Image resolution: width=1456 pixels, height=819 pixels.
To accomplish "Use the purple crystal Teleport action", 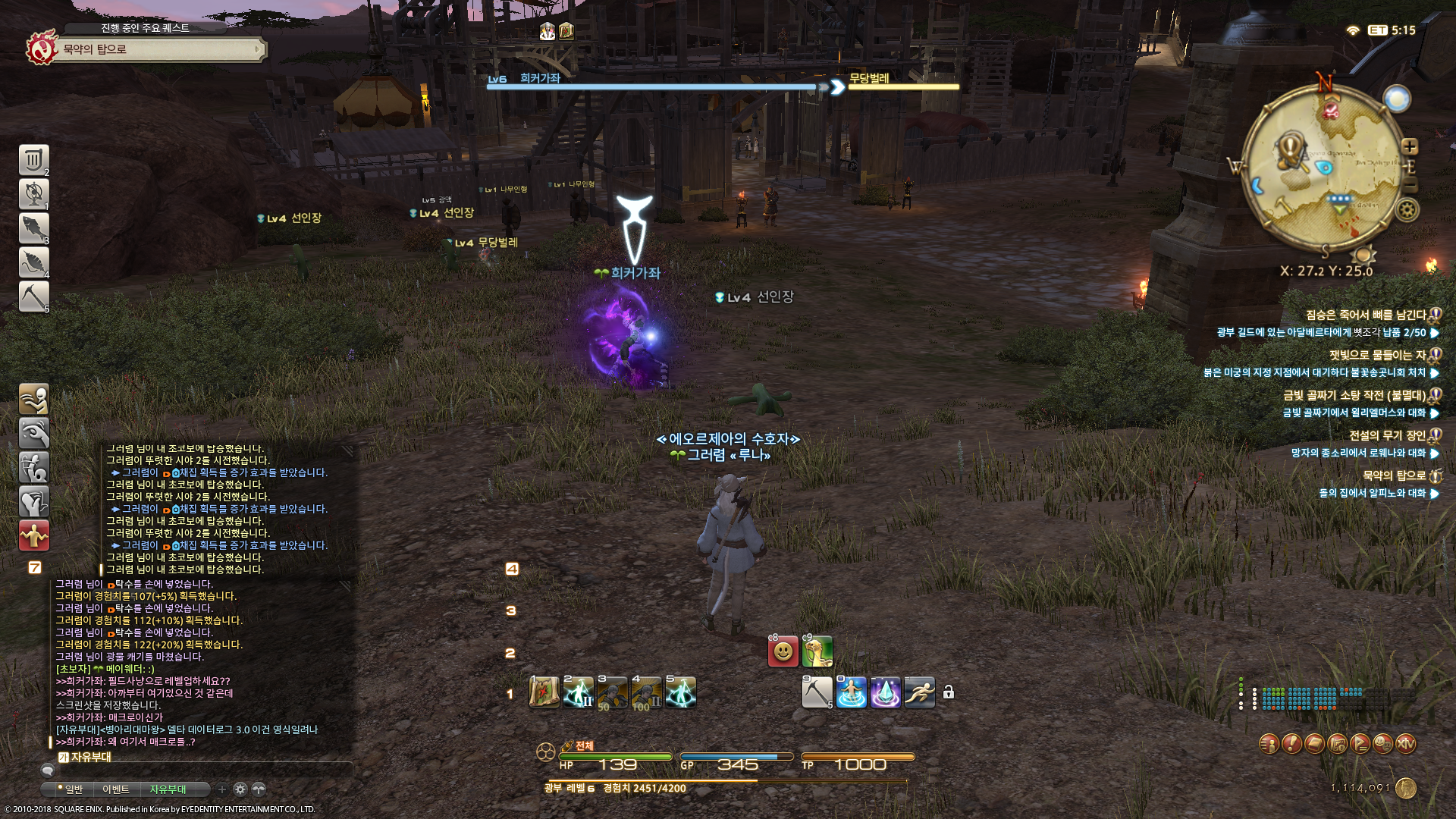I will [885, 692].
